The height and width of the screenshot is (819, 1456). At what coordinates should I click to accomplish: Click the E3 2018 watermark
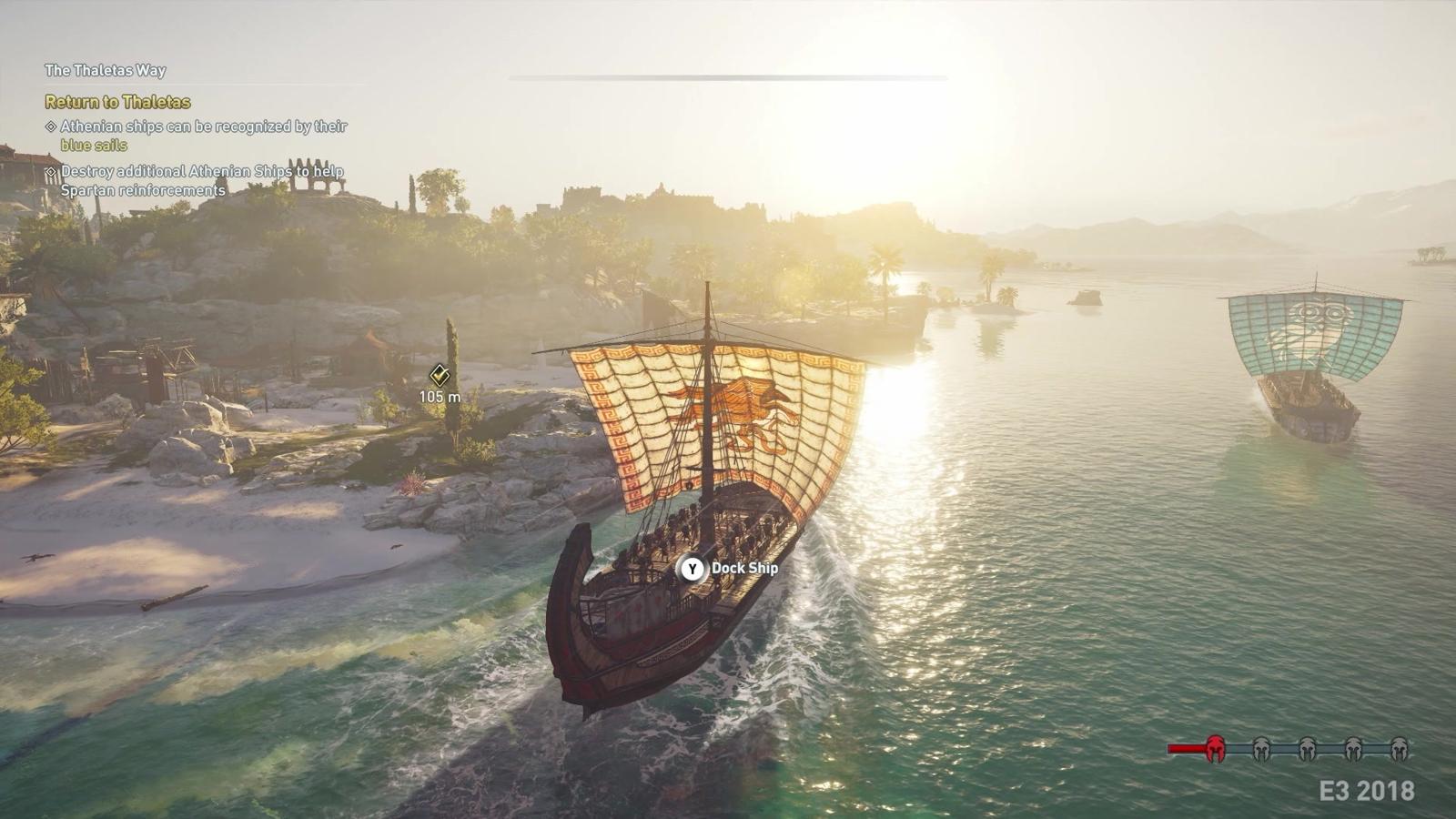point(1365,788)
